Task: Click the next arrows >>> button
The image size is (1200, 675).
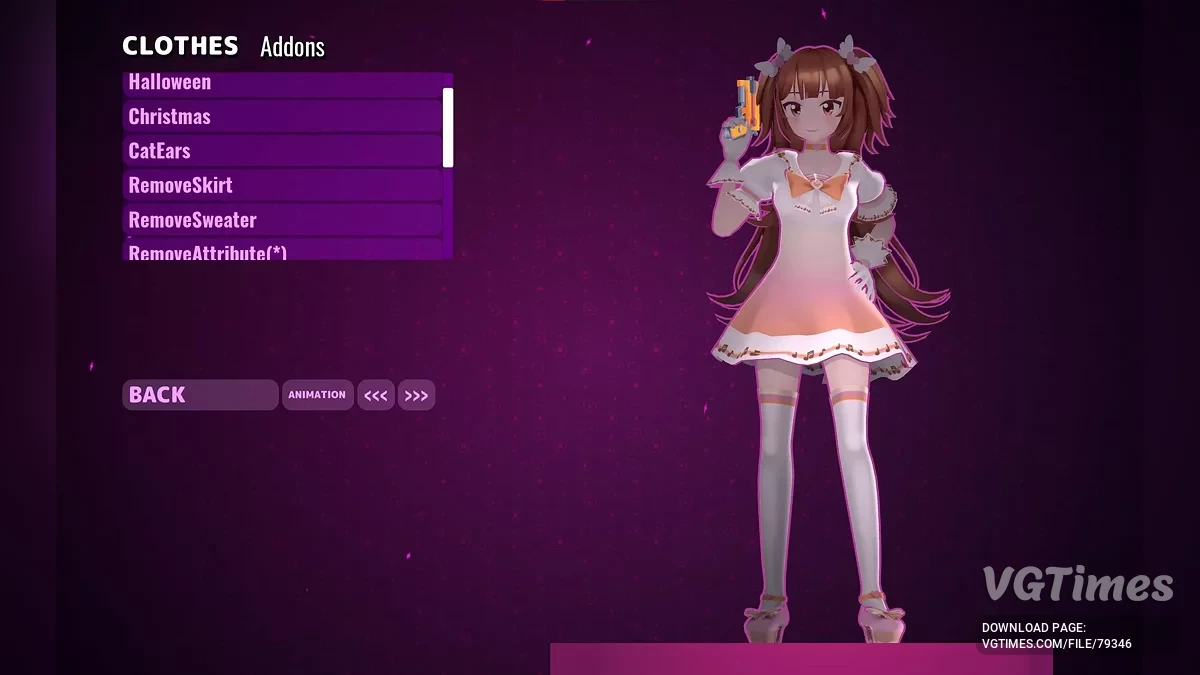Action: [416, 396]
